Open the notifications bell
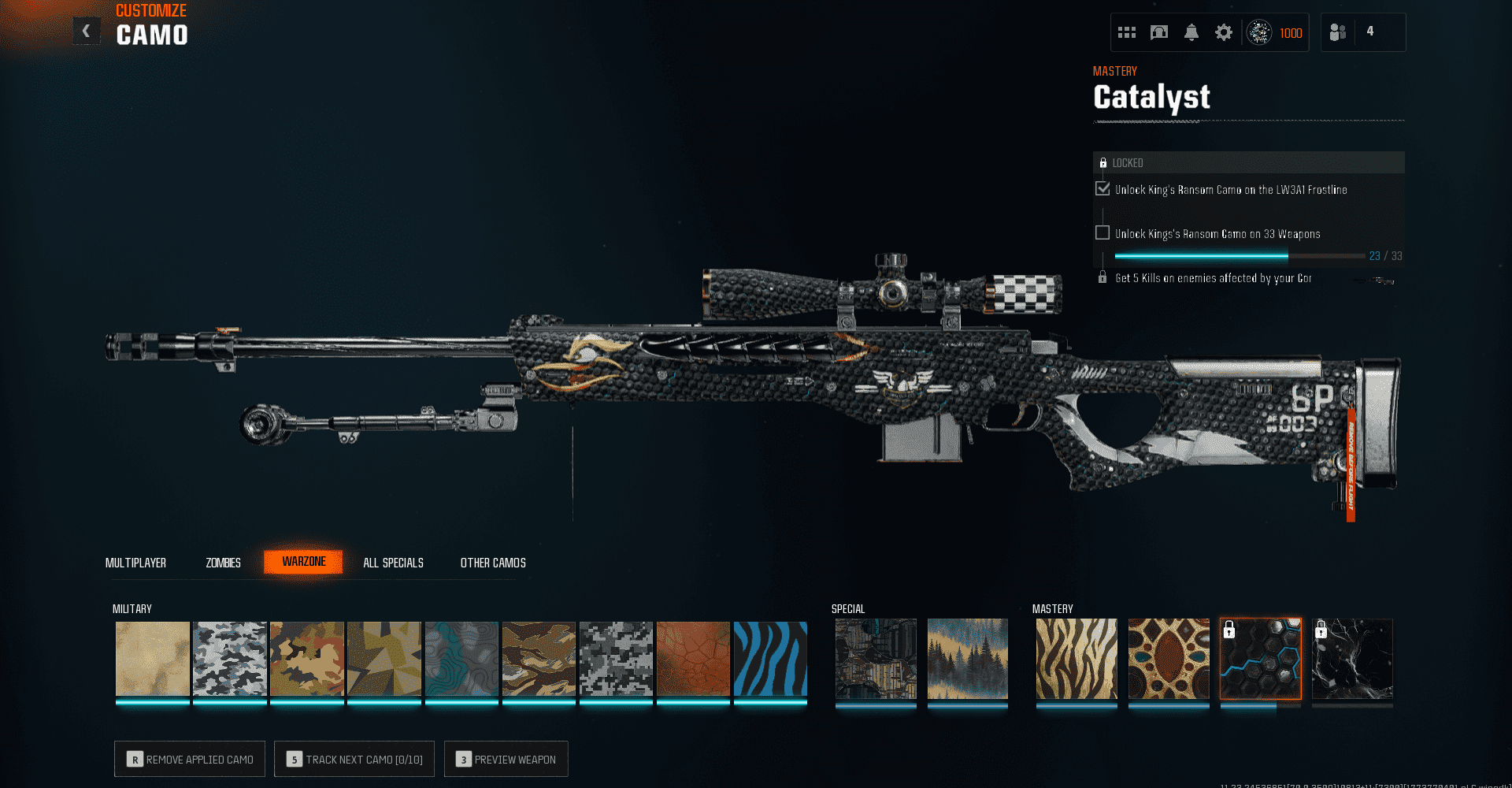Image resolution: width=1512 pixels, height=788 pixels. pyautogui.click(x=1191, y=32)
